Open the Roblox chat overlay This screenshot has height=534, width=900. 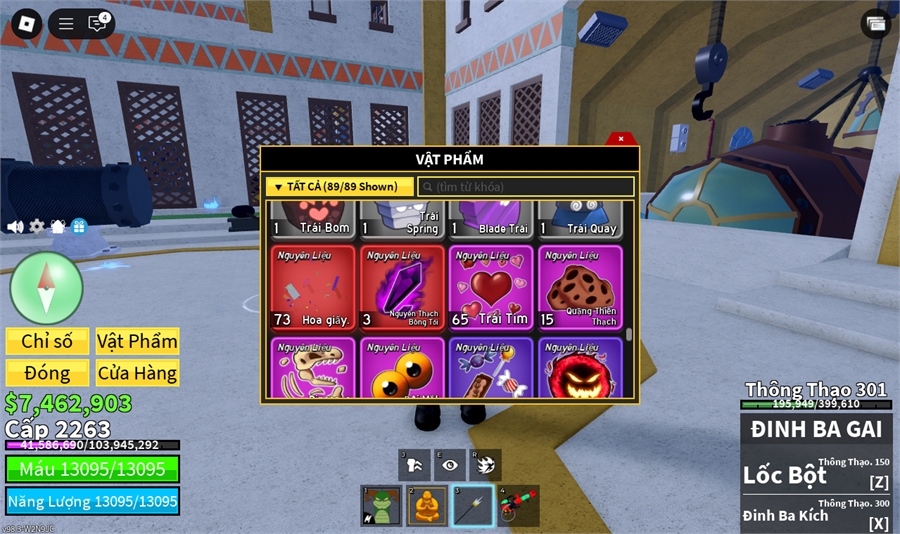97,24
